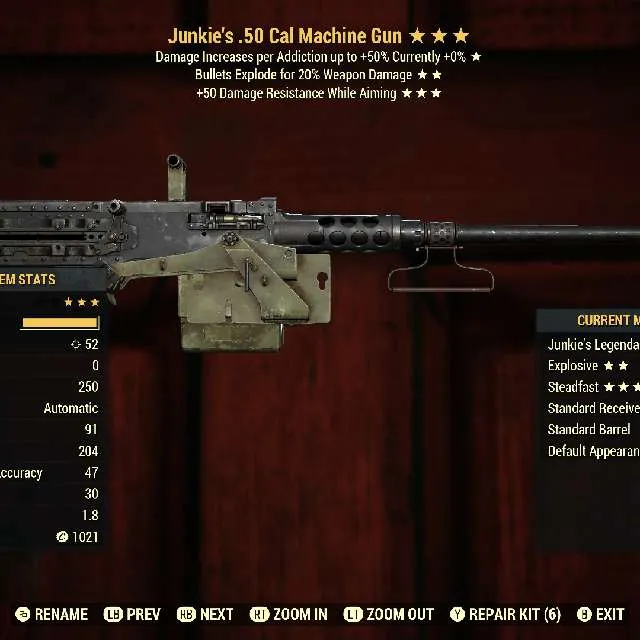Image resolution: width=640 pixels, height=640 pixels.
Task: Zoom out from the weapon model
Action: (x=389, y=614)
